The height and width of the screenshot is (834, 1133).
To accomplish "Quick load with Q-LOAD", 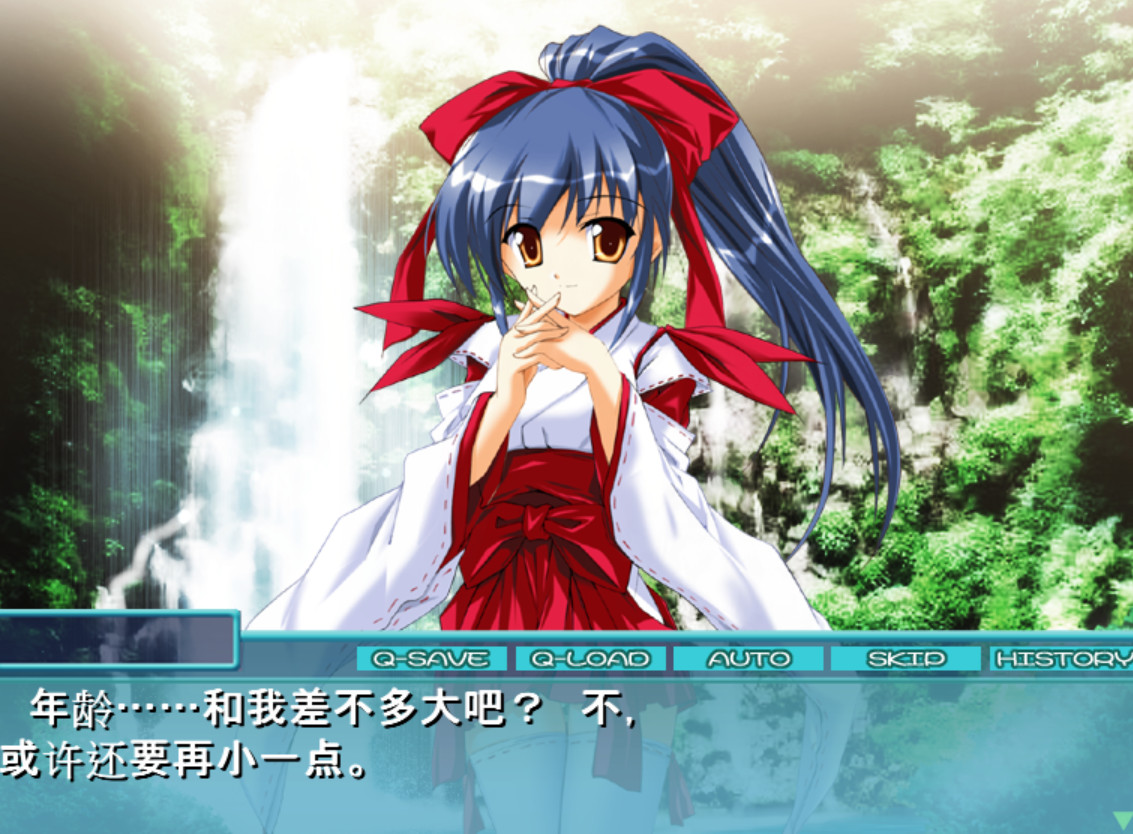I will pyautogui.click(x=590, y=659).
